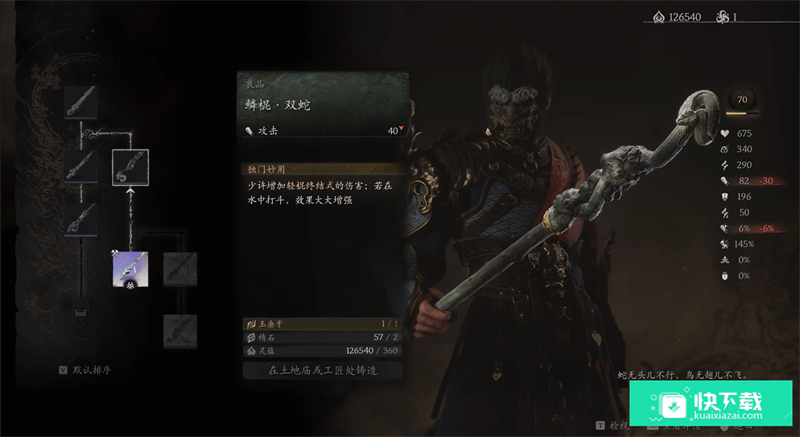Screen dimensions: 800x437
Task: Click the 默认排序 sort option
Action: (91, 370)
